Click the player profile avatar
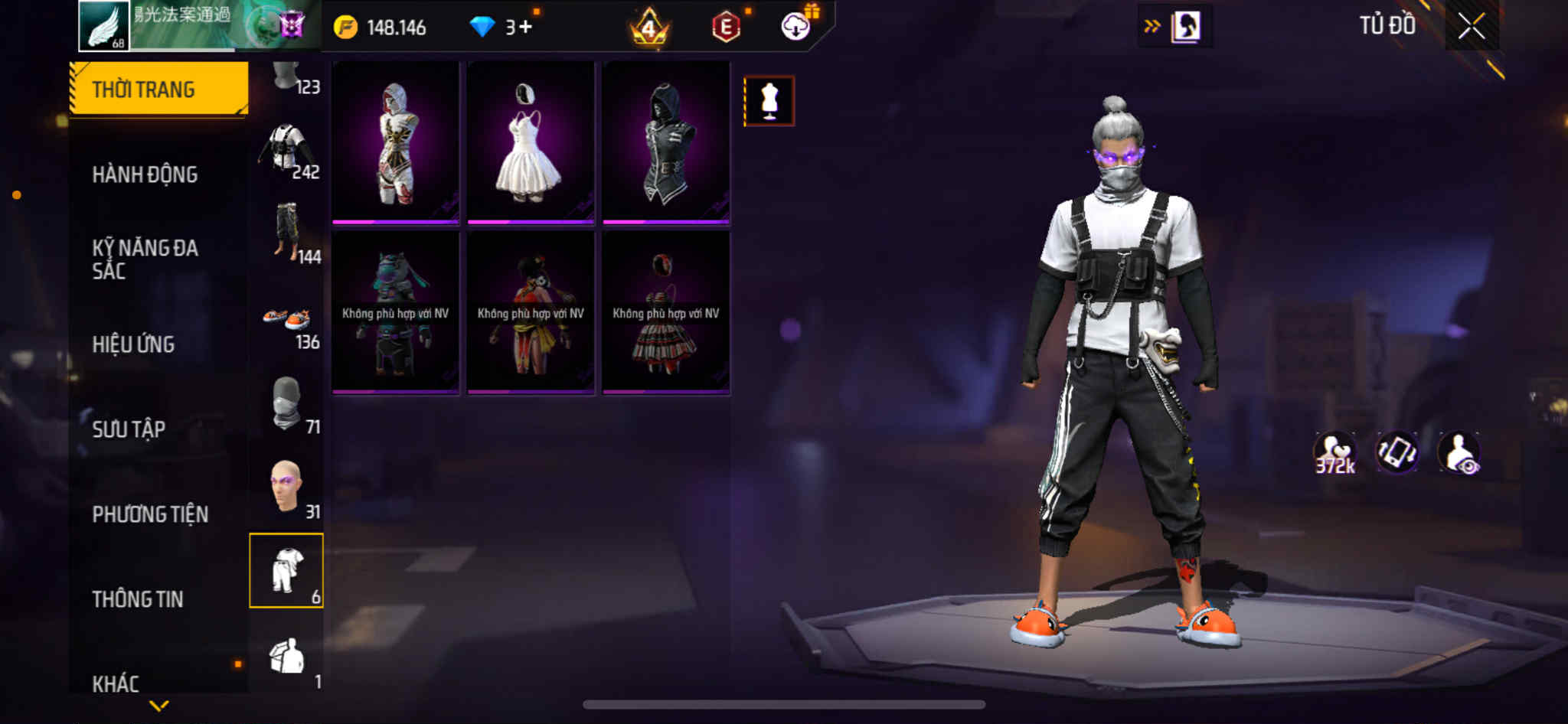 [104, 26]
